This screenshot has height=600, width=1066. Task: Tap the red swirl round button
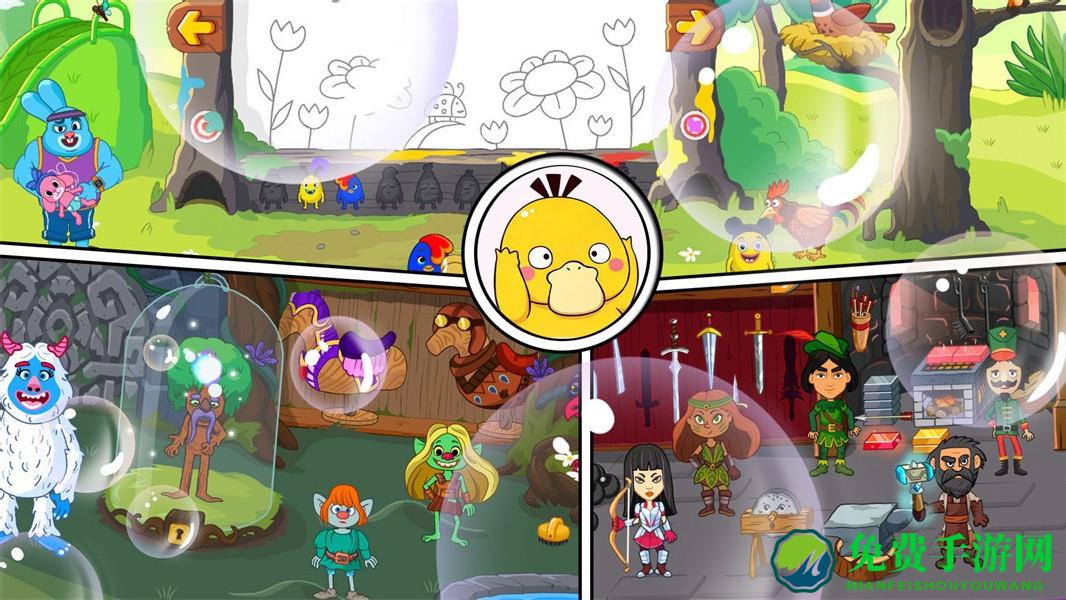pos(209,125)
